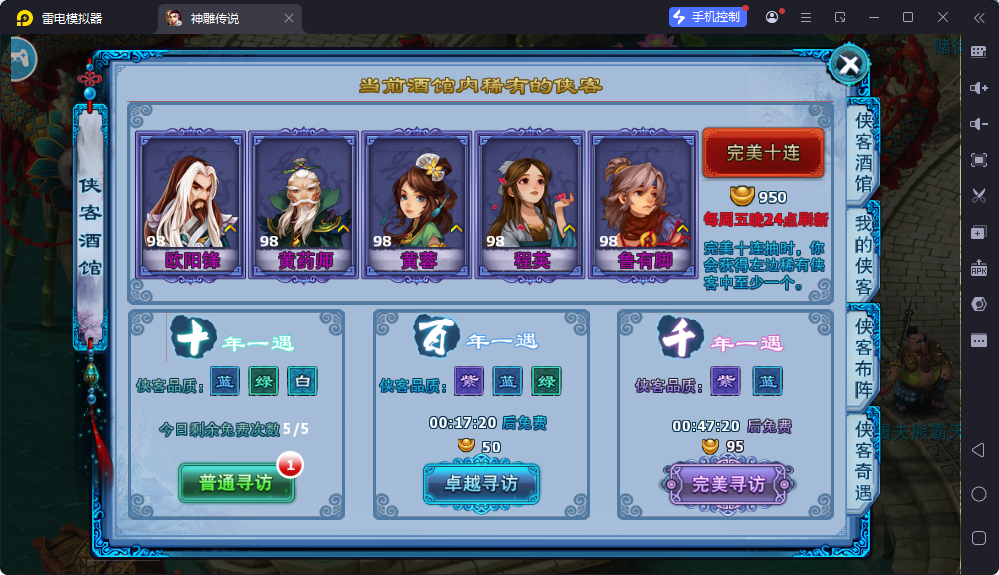Close the tavern panel with the X
The height and width of the screenshot is (575, 999).
pyautogui.click(x=849, y=65)
